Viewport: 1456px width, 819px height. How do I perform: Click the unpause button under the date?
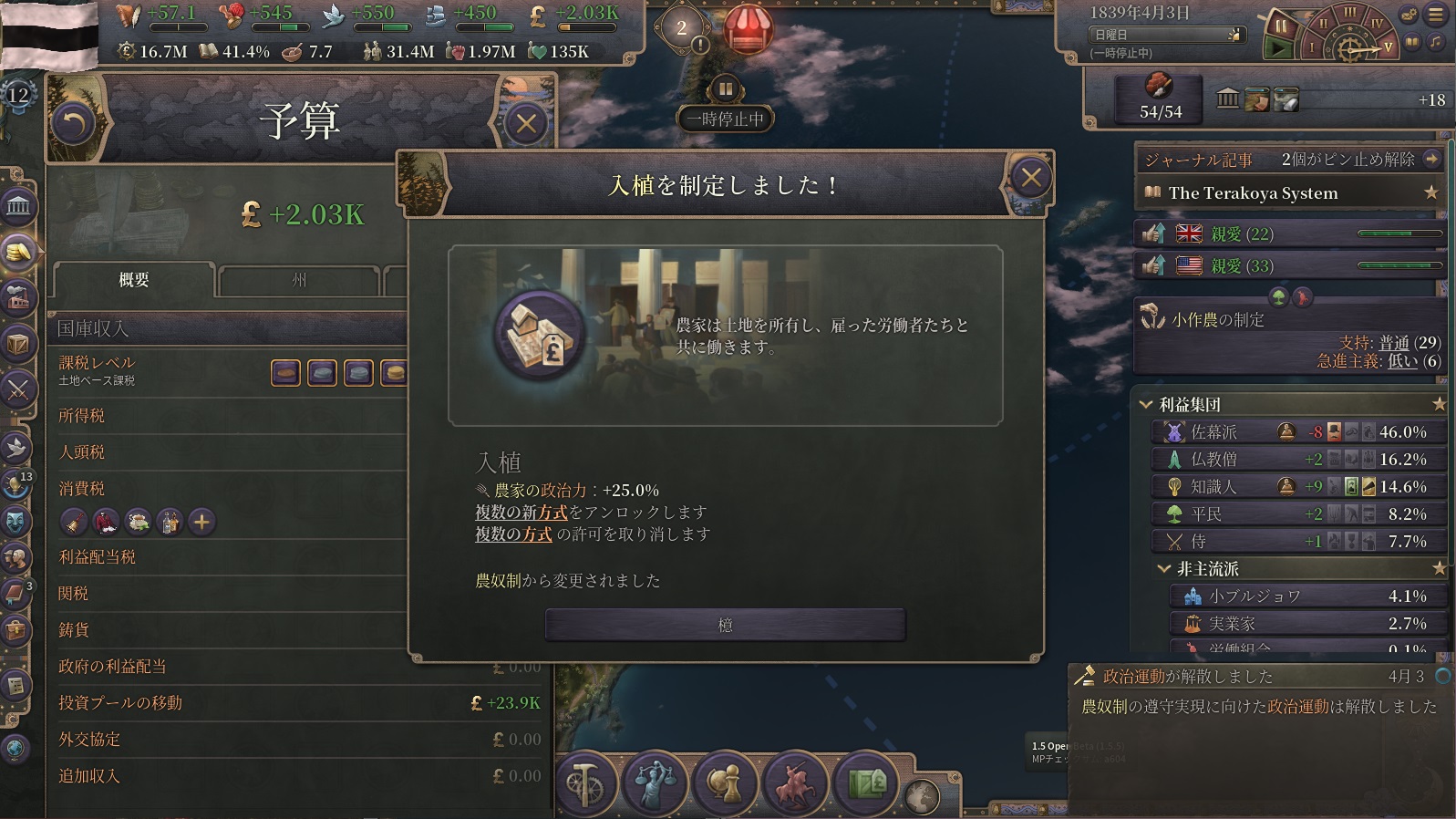point(1277,47)
